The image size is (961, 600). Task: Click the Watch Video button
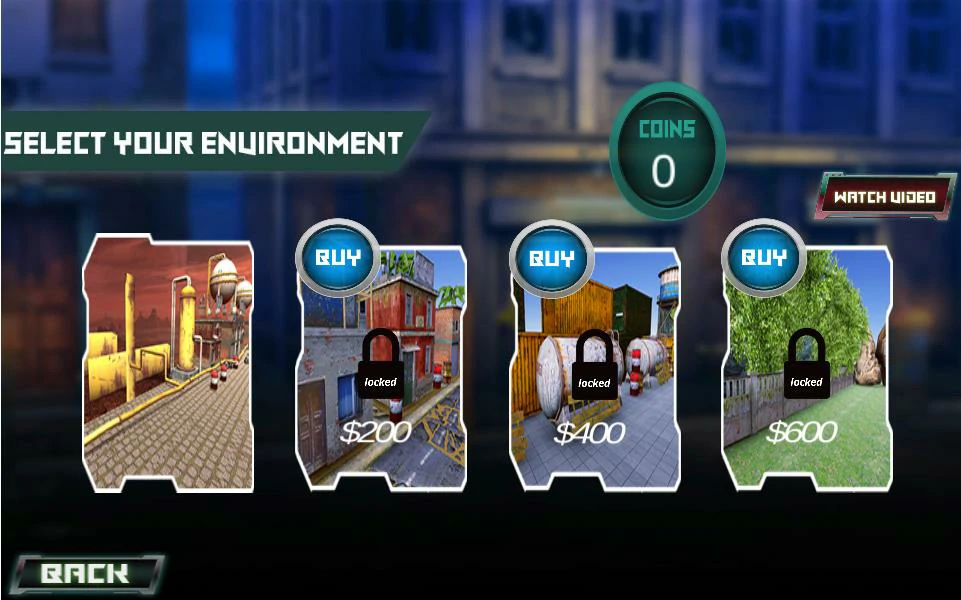click(x=885, y=196)
